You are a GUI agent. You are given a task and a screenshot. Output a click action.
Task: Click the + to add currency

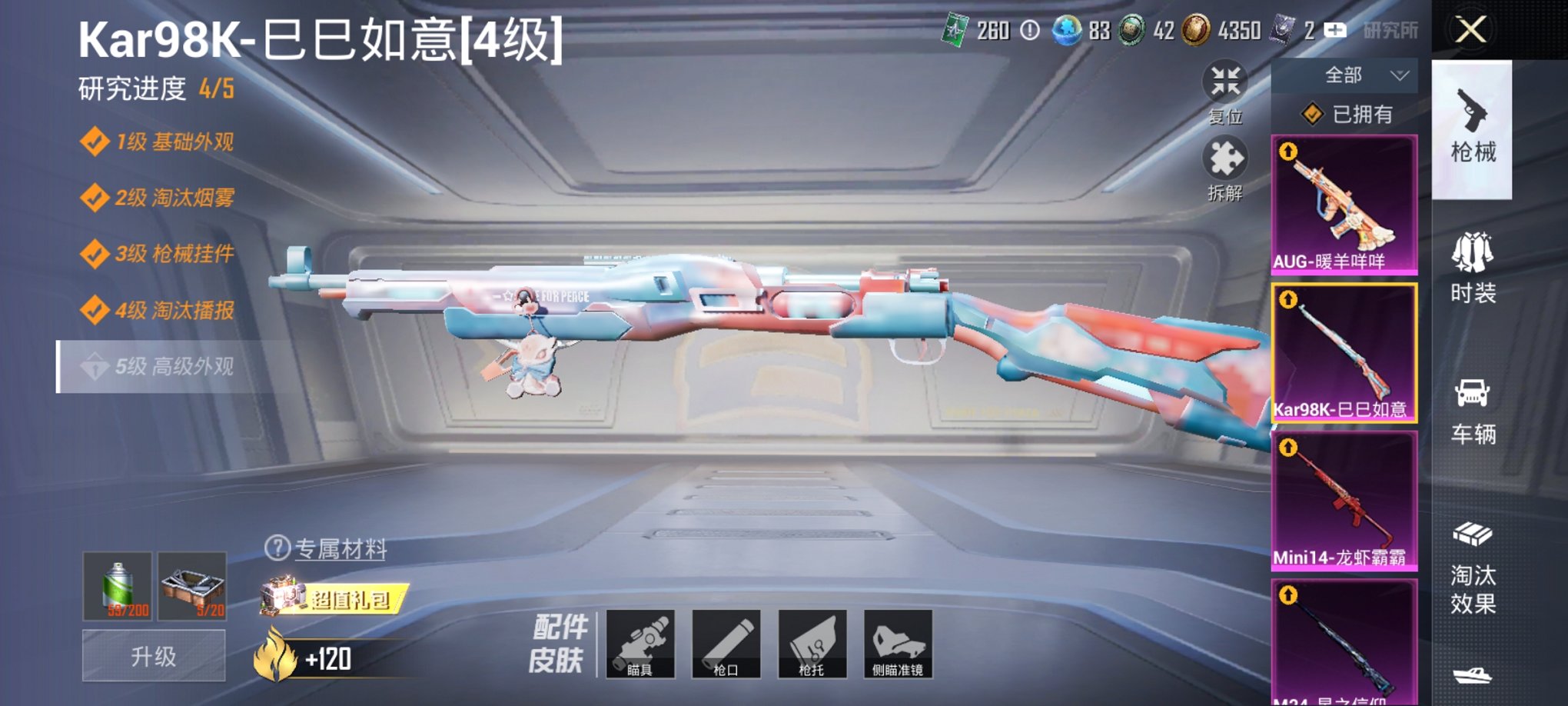coord(1334,31)
